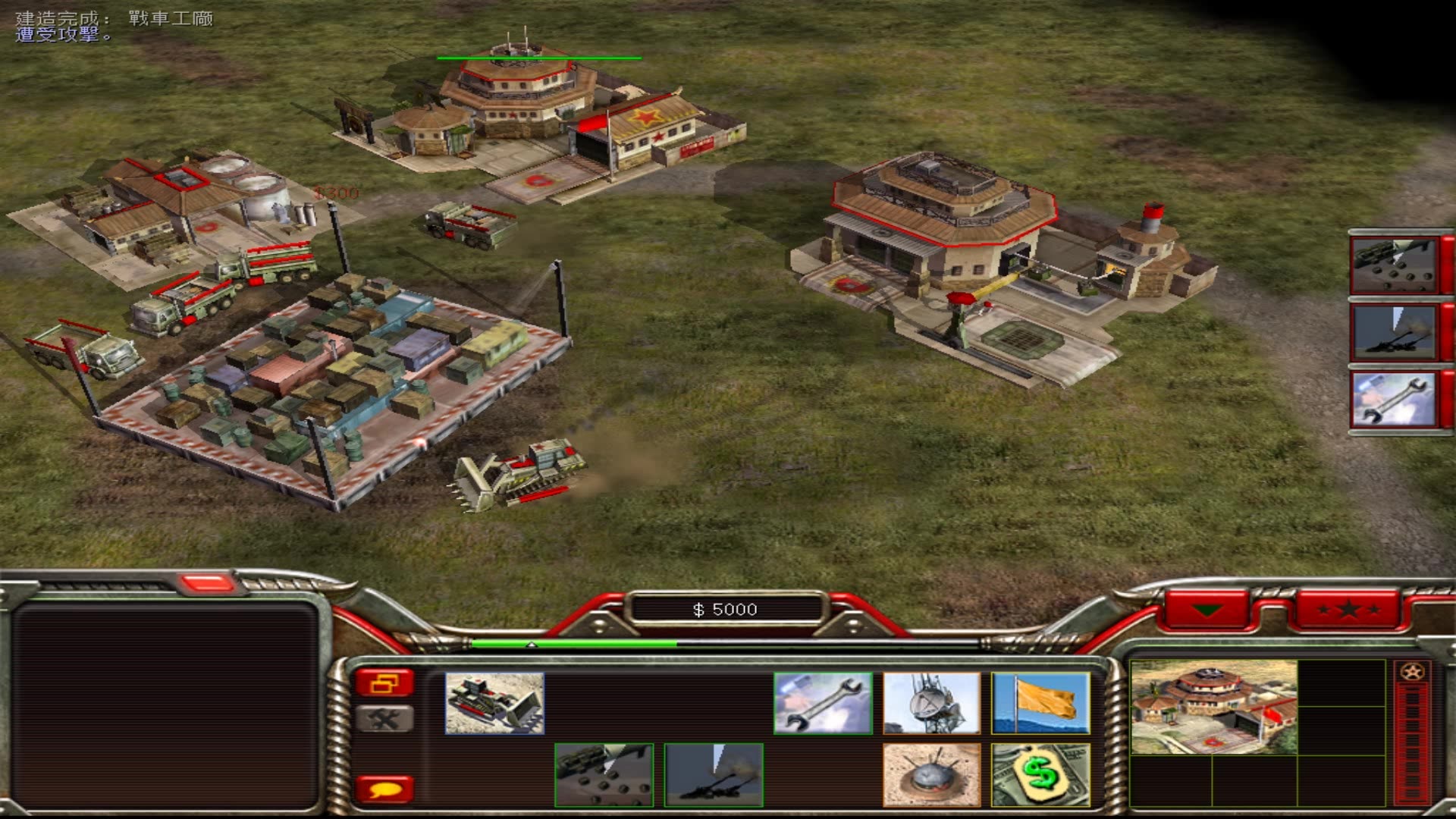
Task: Sell the building with the dollar icon
Action: tap(1040, 774)
